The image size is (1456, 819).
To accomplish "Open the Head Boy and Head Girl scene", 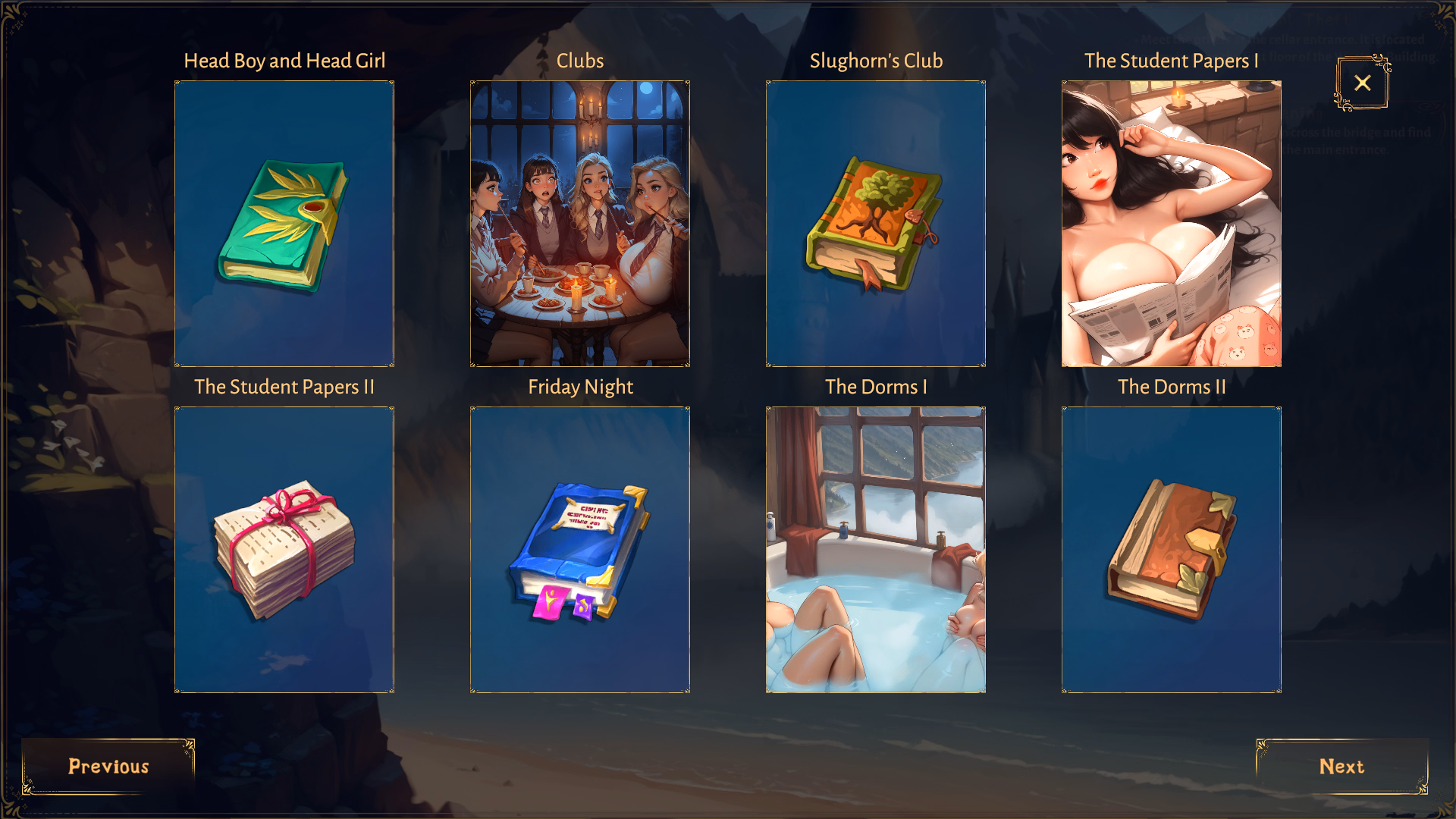I will (x=284, y=224).
